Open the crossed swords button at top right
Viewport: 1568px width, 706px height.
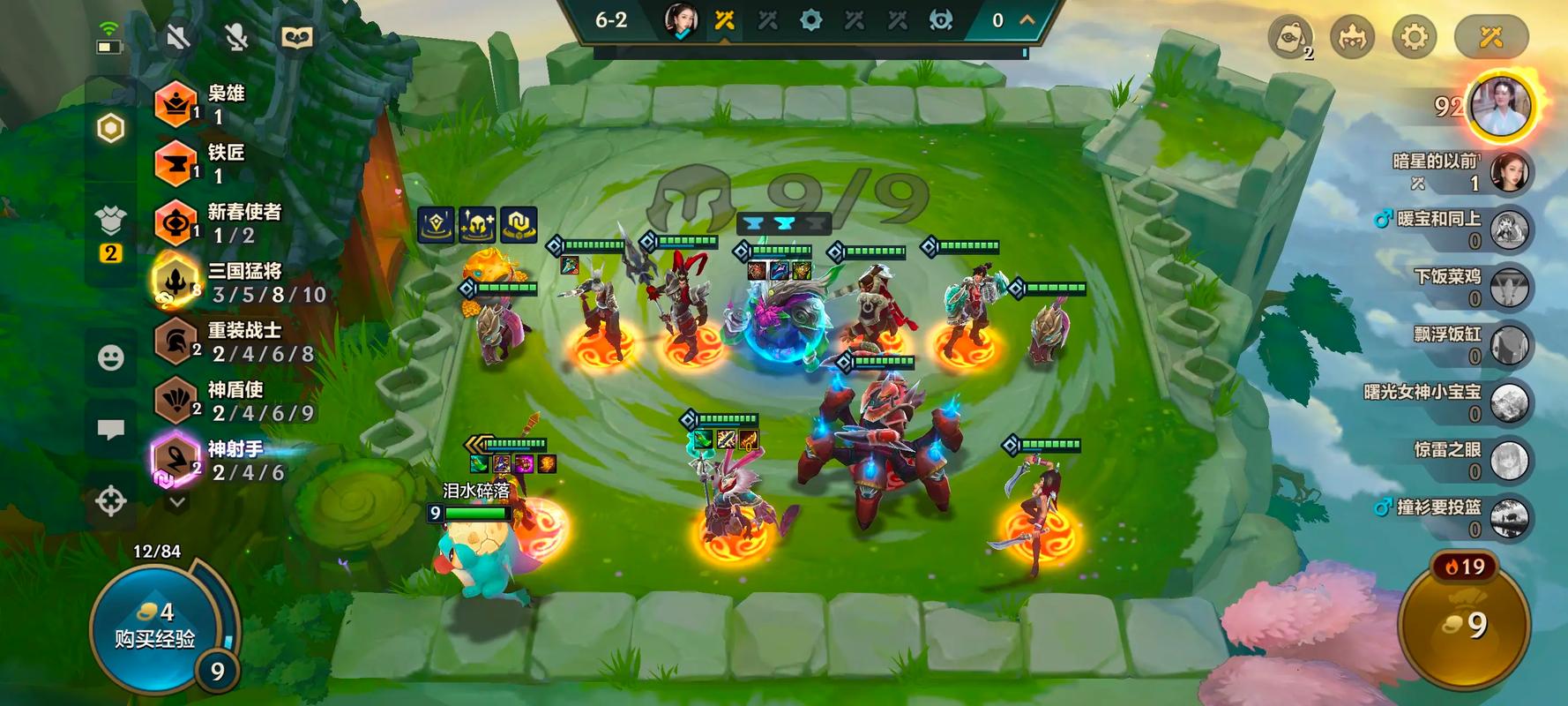click(x=1490, y=37)
